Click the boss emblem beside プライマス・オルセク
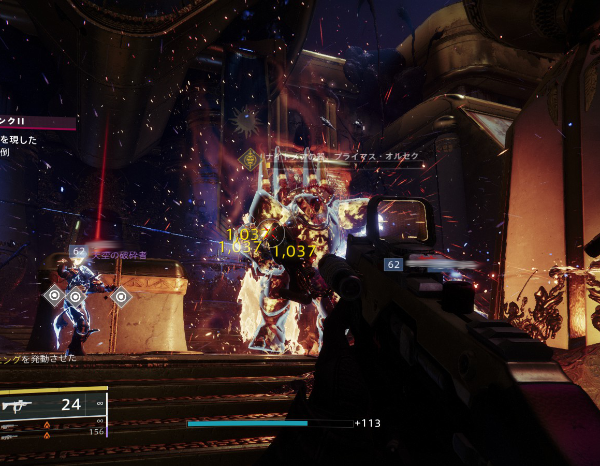600x466 pixels. click(248, 158)
